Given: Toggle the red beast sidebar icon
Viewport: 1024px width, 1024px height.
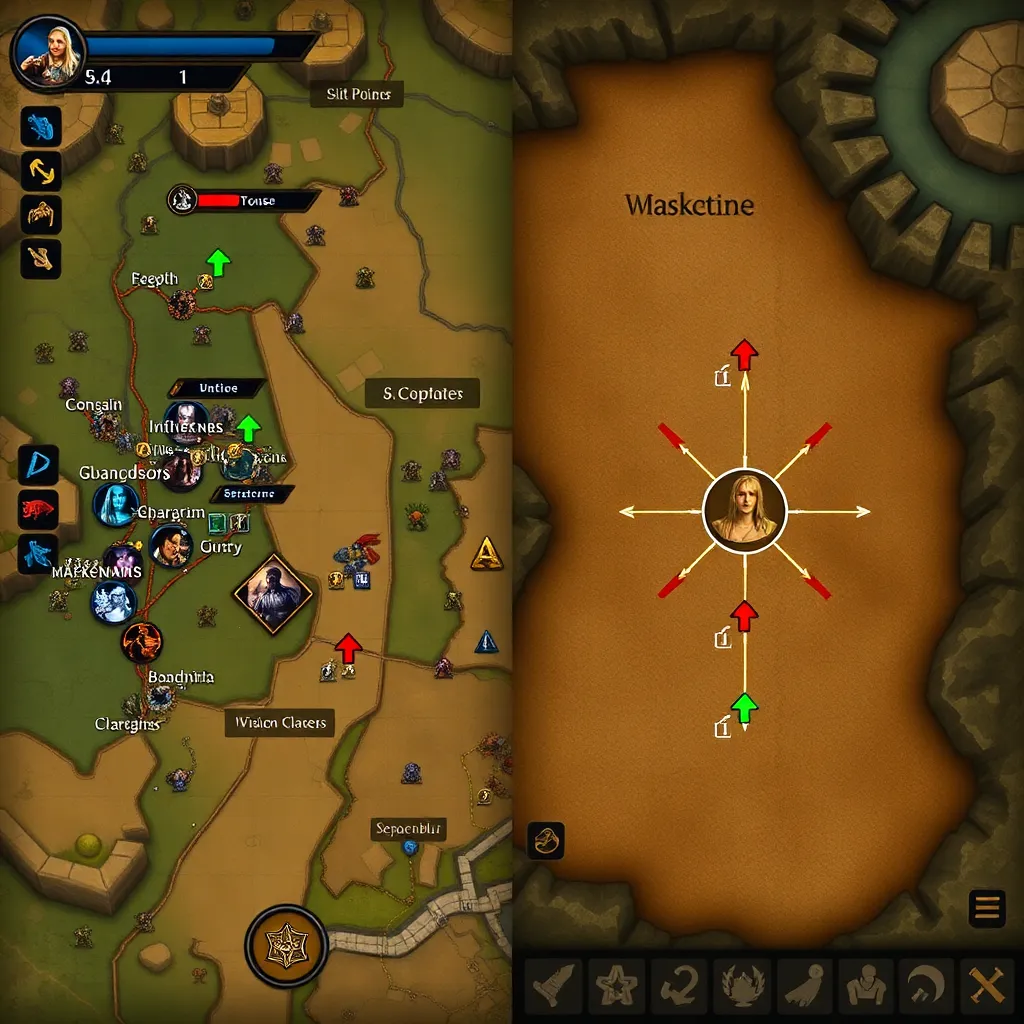Looking at the screenshot, I should point(39,509).
